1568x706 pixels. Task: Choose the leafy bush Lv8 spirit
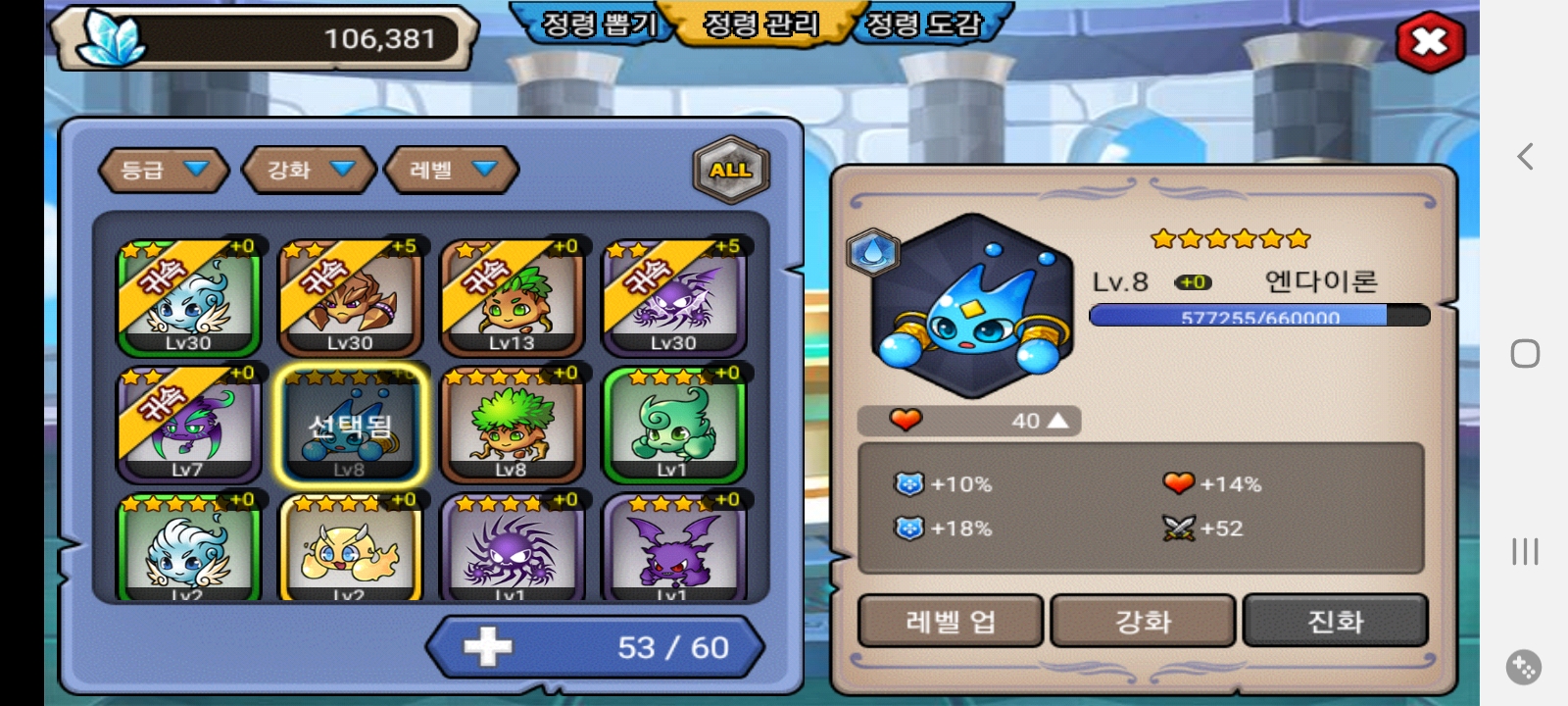tap(512, 425)
